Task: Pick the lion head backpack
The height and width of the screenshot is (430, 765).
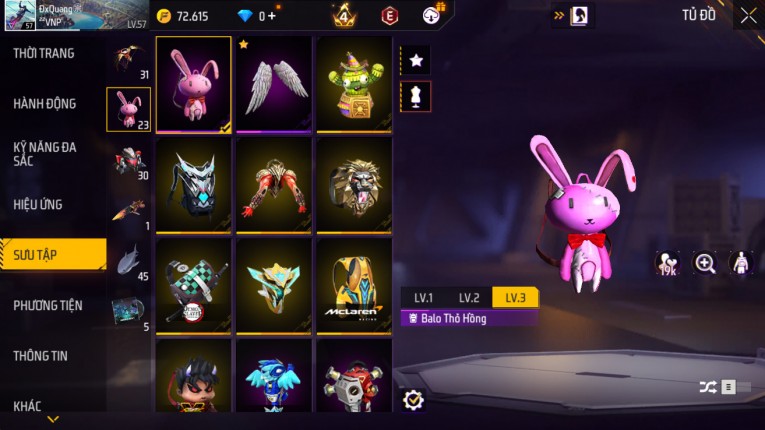Action: (x=353, y=184)
